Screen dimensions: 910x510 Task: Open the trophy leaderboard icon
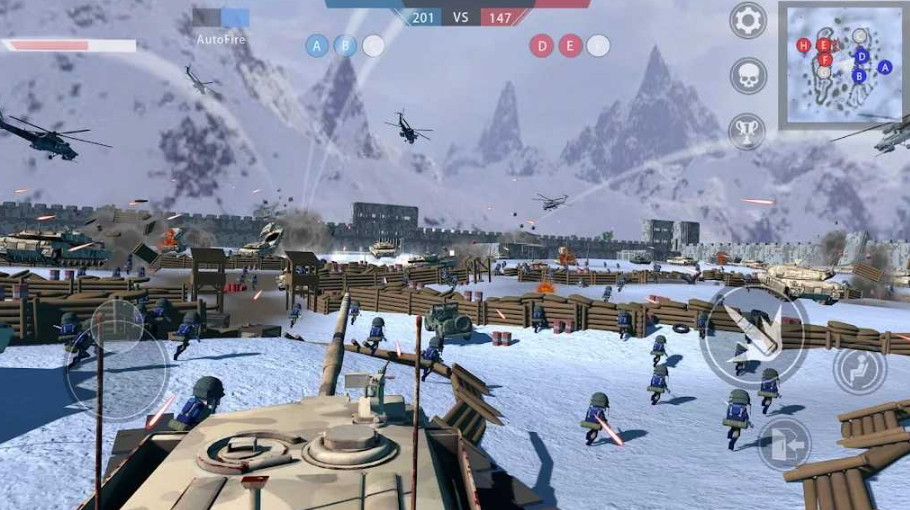point(748,130)
